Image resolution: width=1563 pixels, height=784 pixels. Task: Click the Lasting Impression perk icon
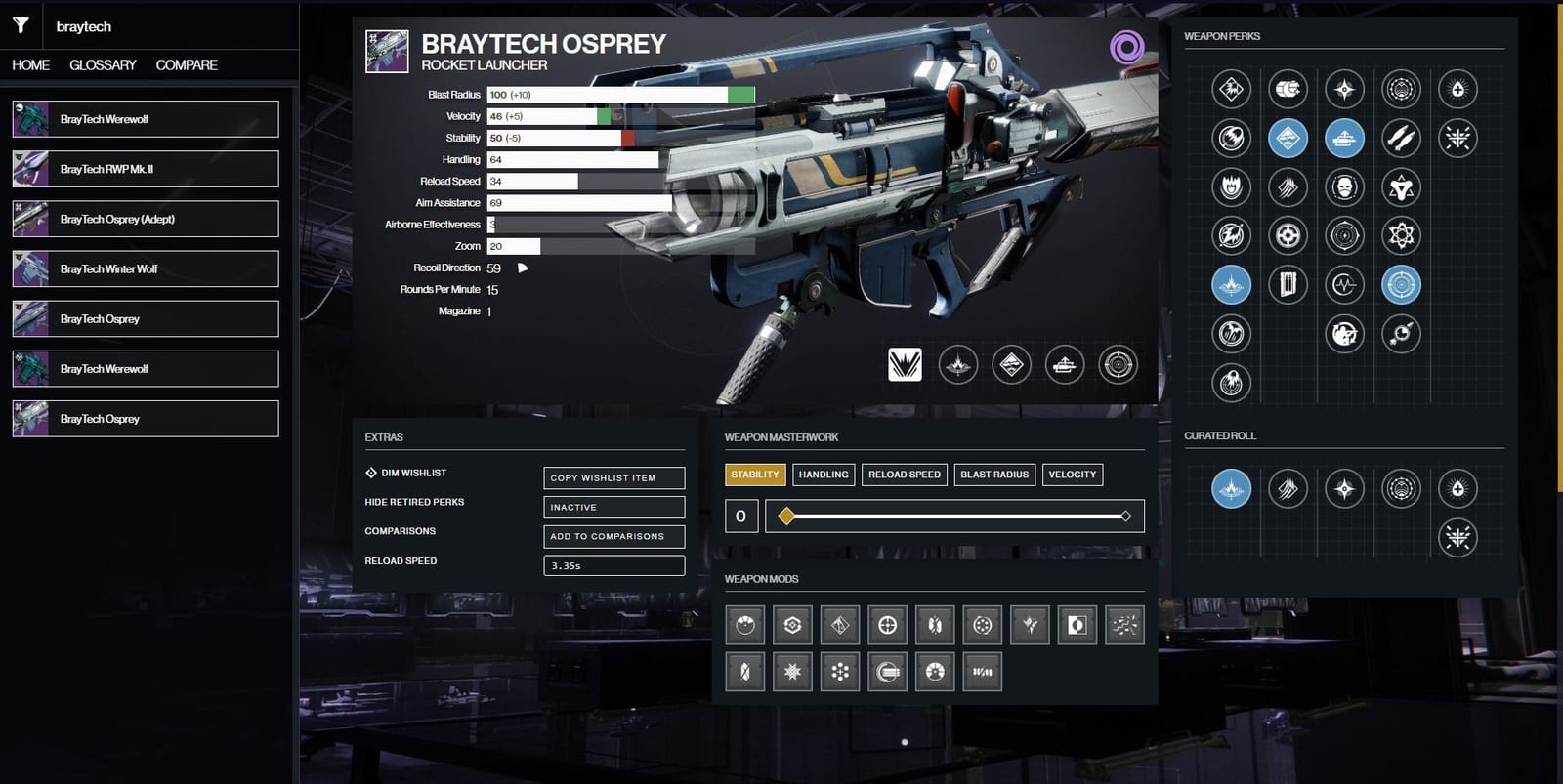coord(1401,334)
